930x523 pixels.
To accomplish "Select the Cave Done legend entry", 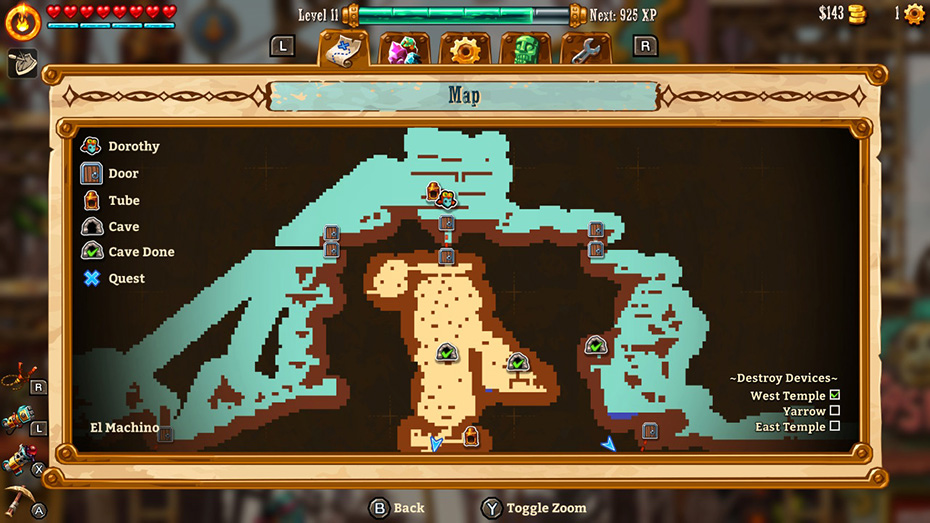I will point(92,251).
